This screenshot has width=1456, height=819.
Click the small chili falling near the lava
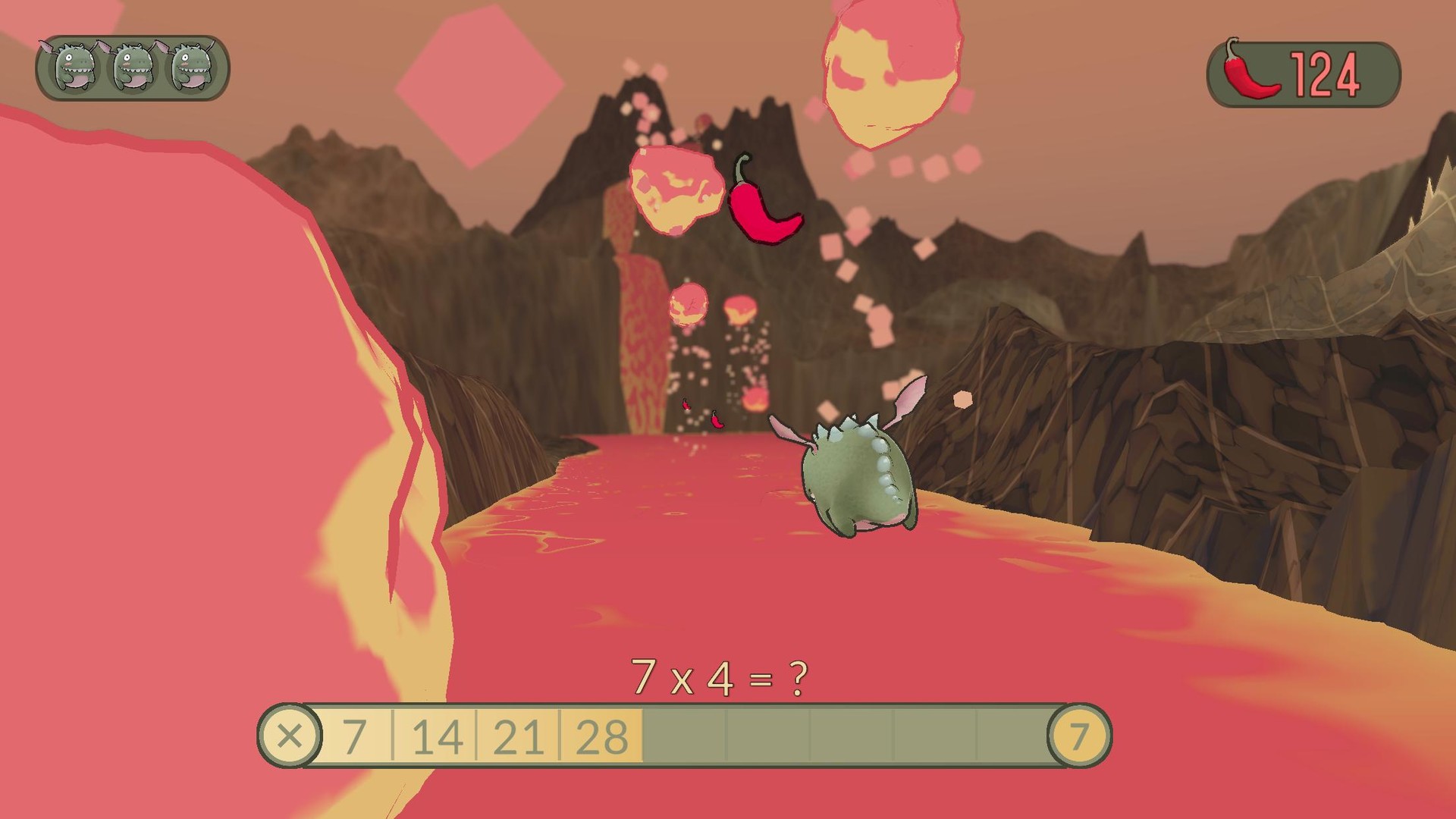coord(716,419)
